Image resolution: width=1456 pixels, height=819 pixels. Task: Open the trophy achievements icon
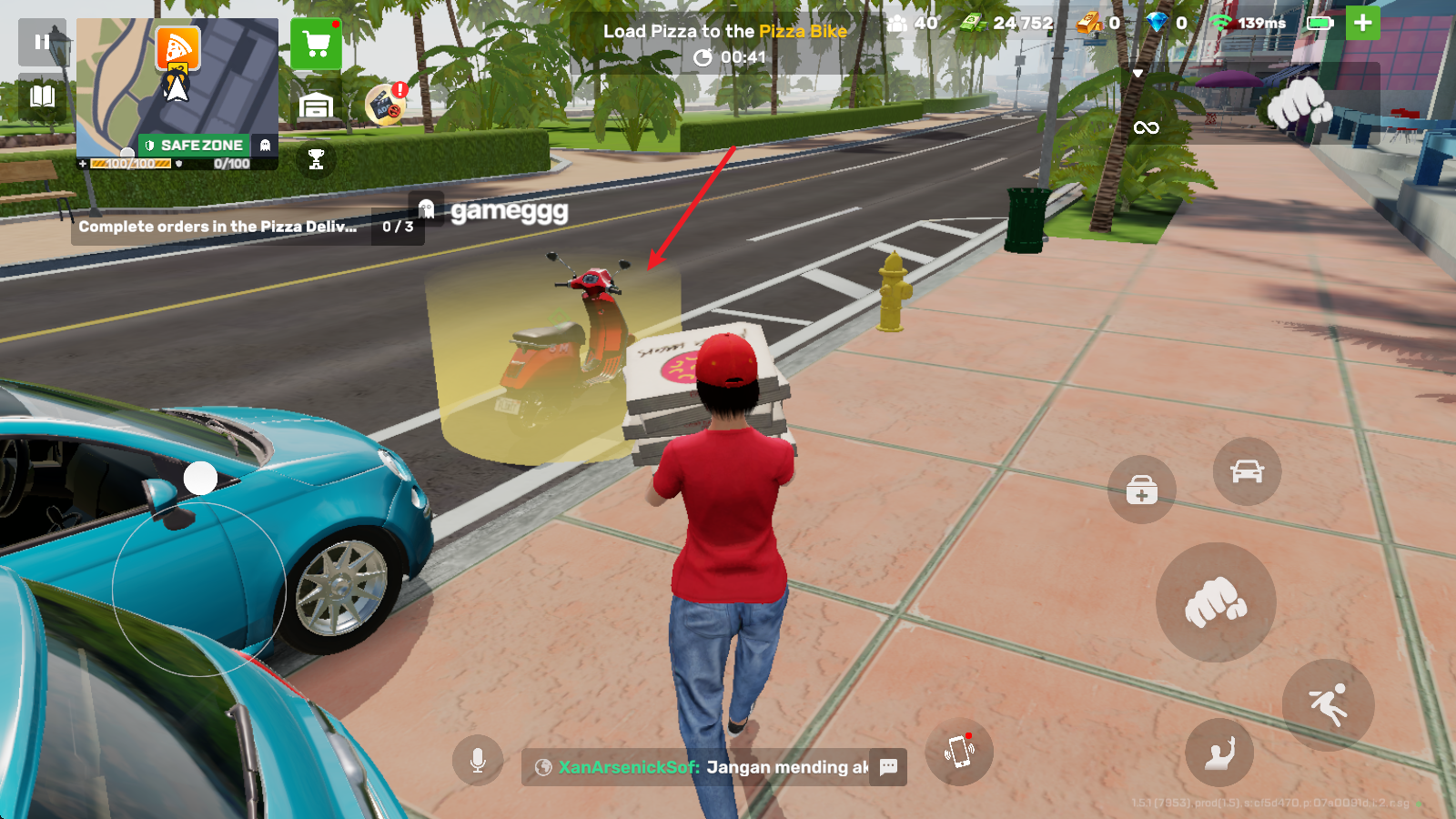pyautogui.click(x=316, y=159)
